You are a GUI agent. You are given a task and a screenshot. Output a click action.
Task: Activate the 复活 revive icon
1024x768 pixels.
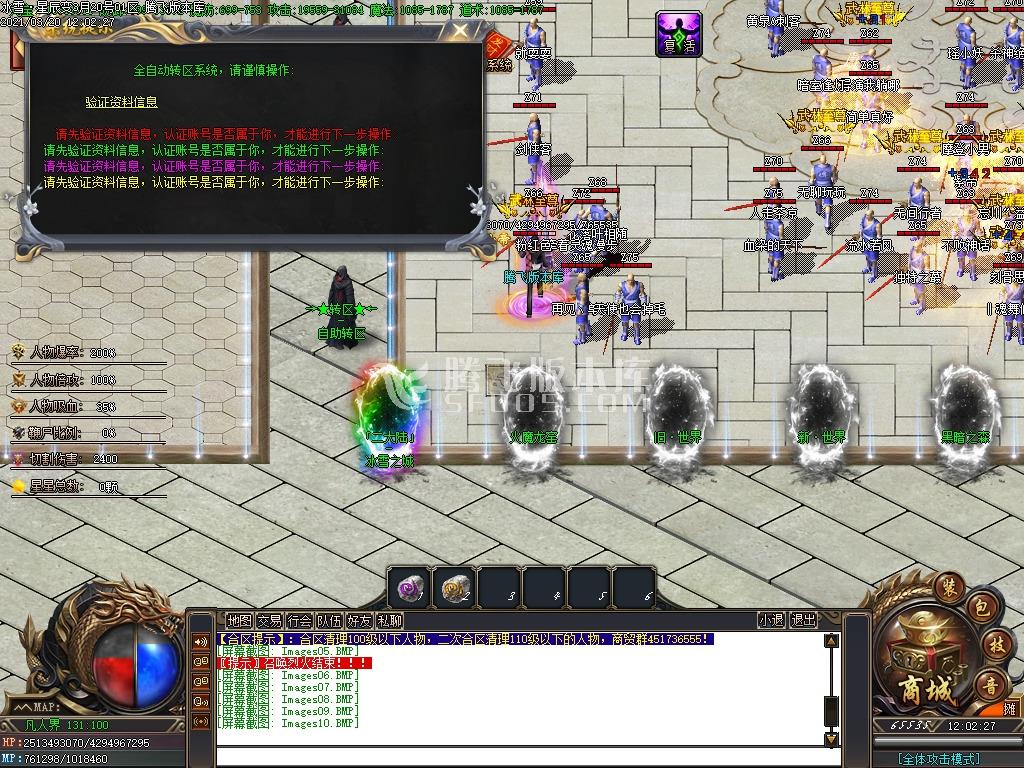pyautogui.click(x=679, y=35)
